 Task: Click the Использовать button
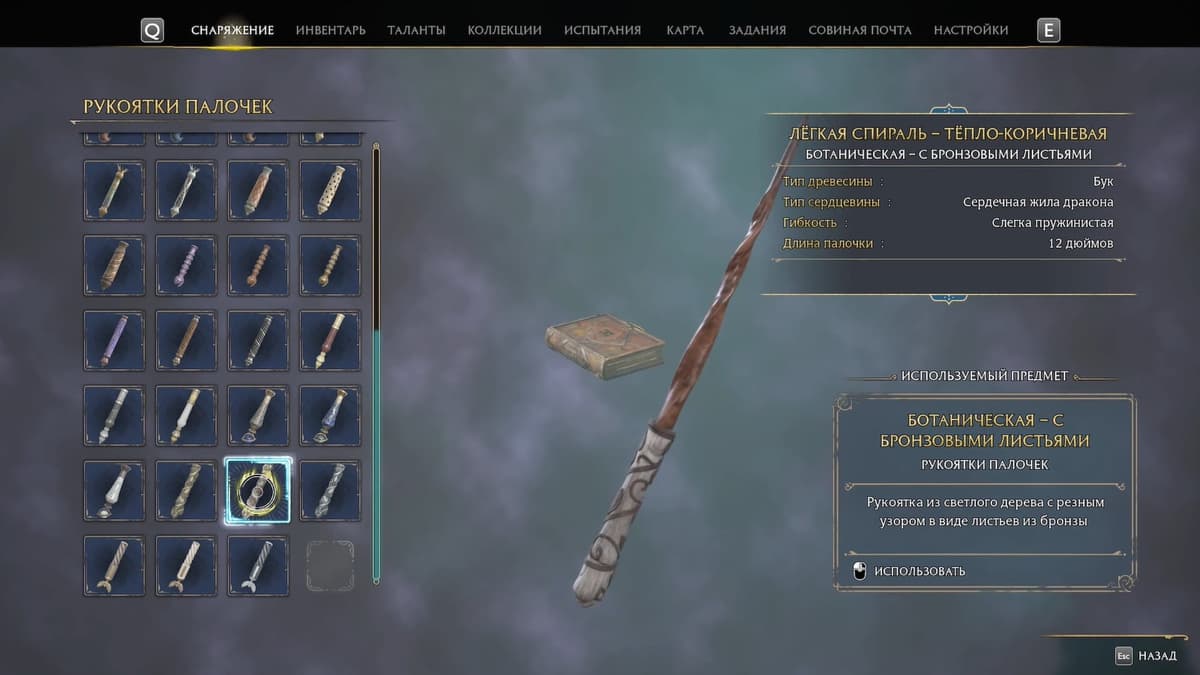tap(919, 571)
